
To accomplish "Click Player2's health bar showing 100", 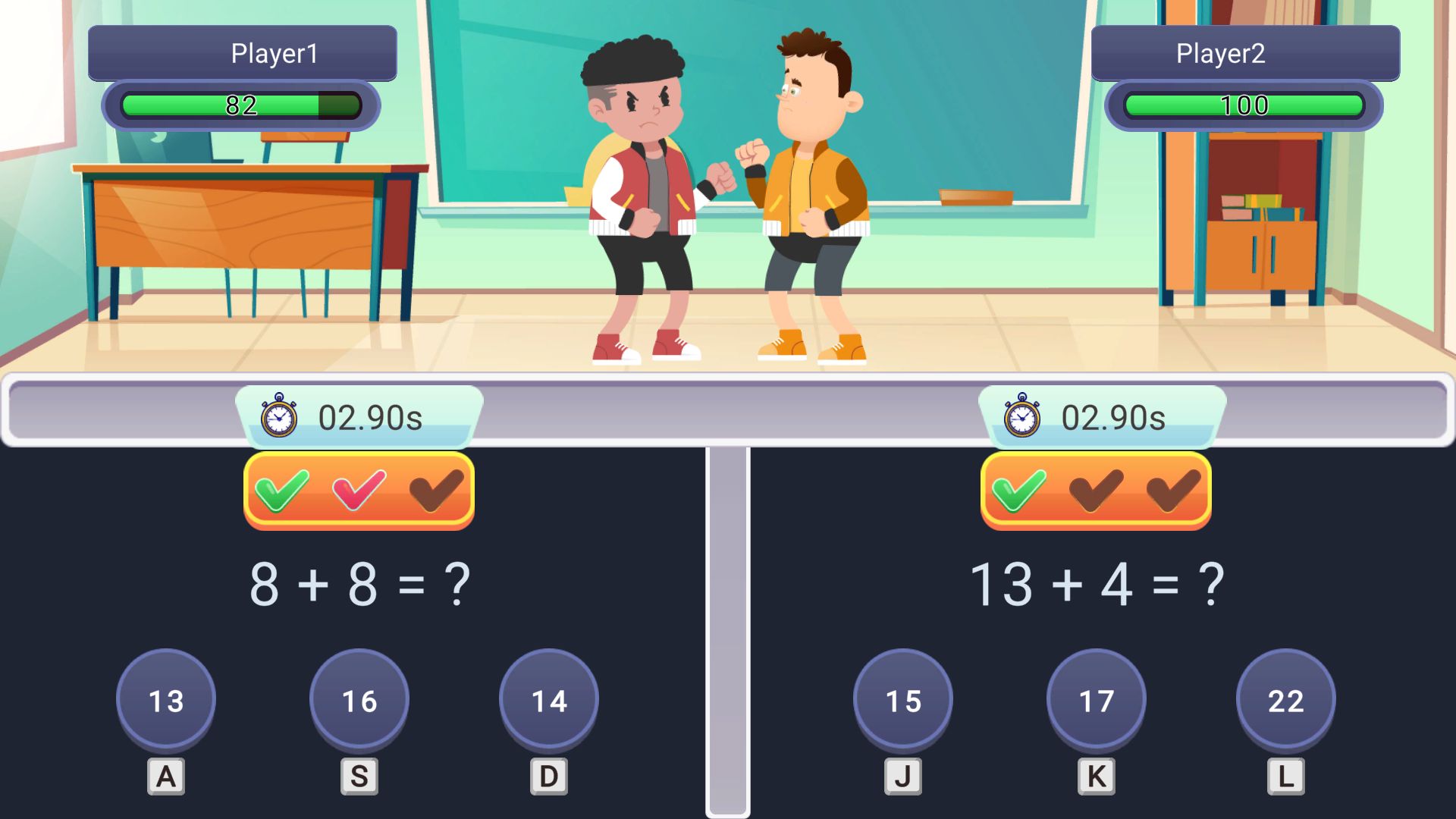I will tap(1244, 105).
